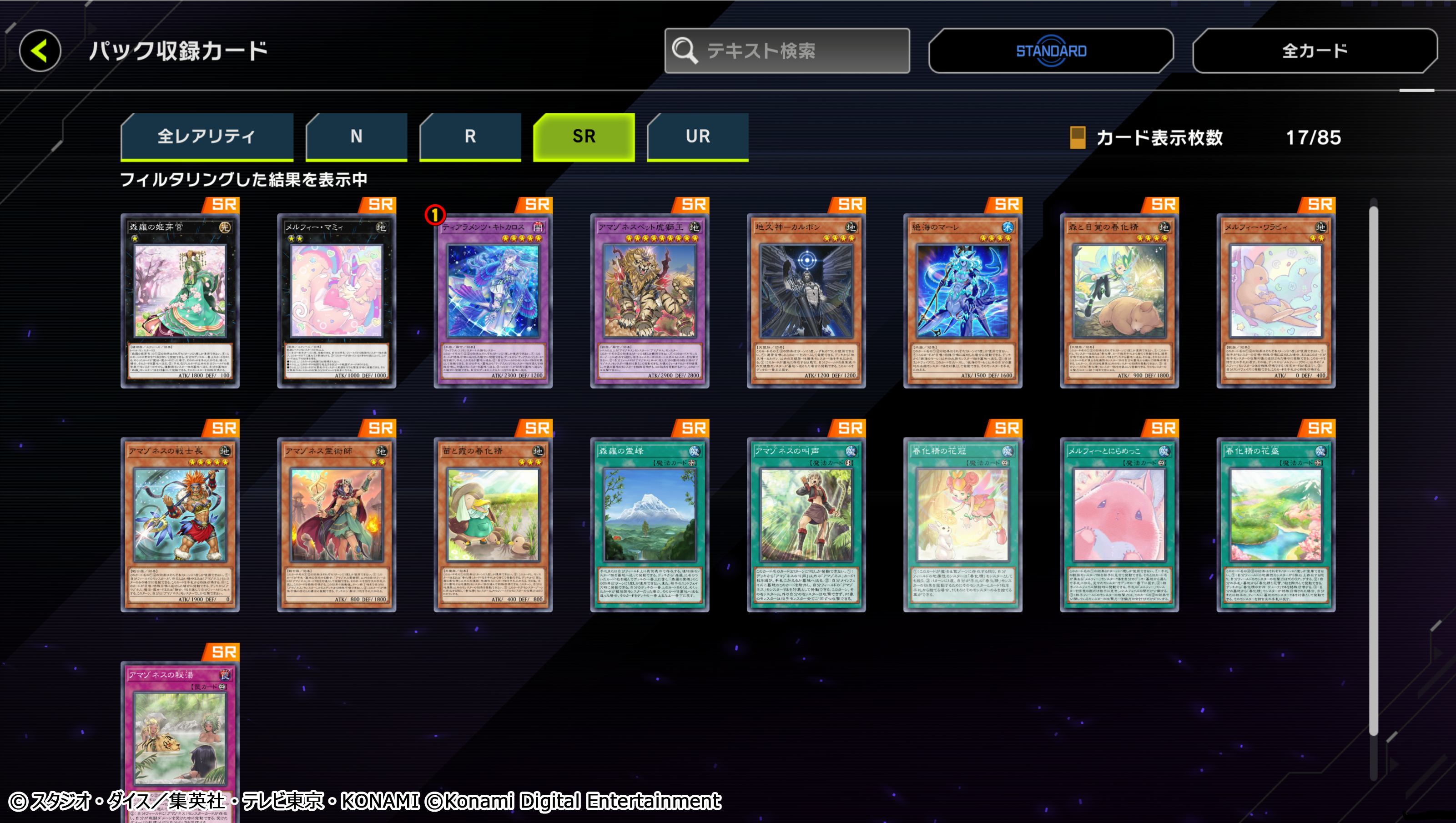This screenshot has width=1456, height=823.
Task: Click the search magnifying glass icon
Action: point(685,51)
